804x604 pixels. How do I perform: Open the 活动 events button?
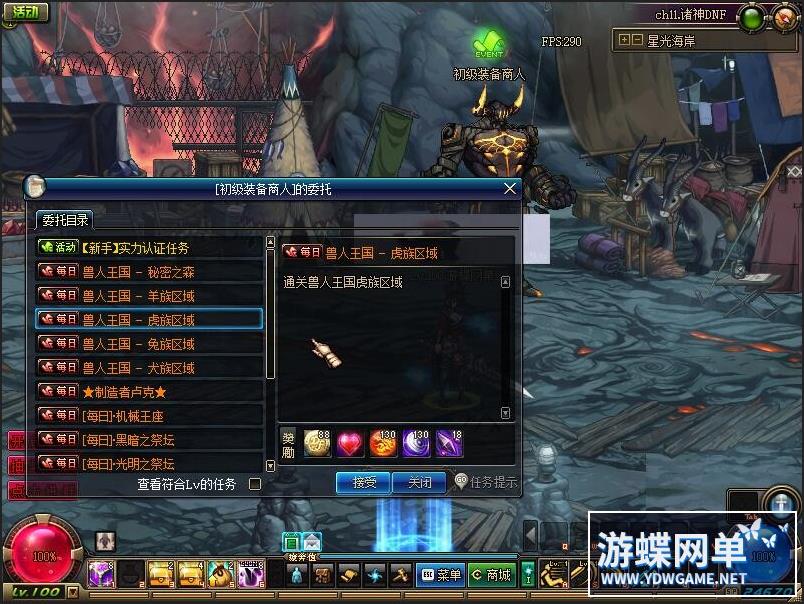[24, 12]
